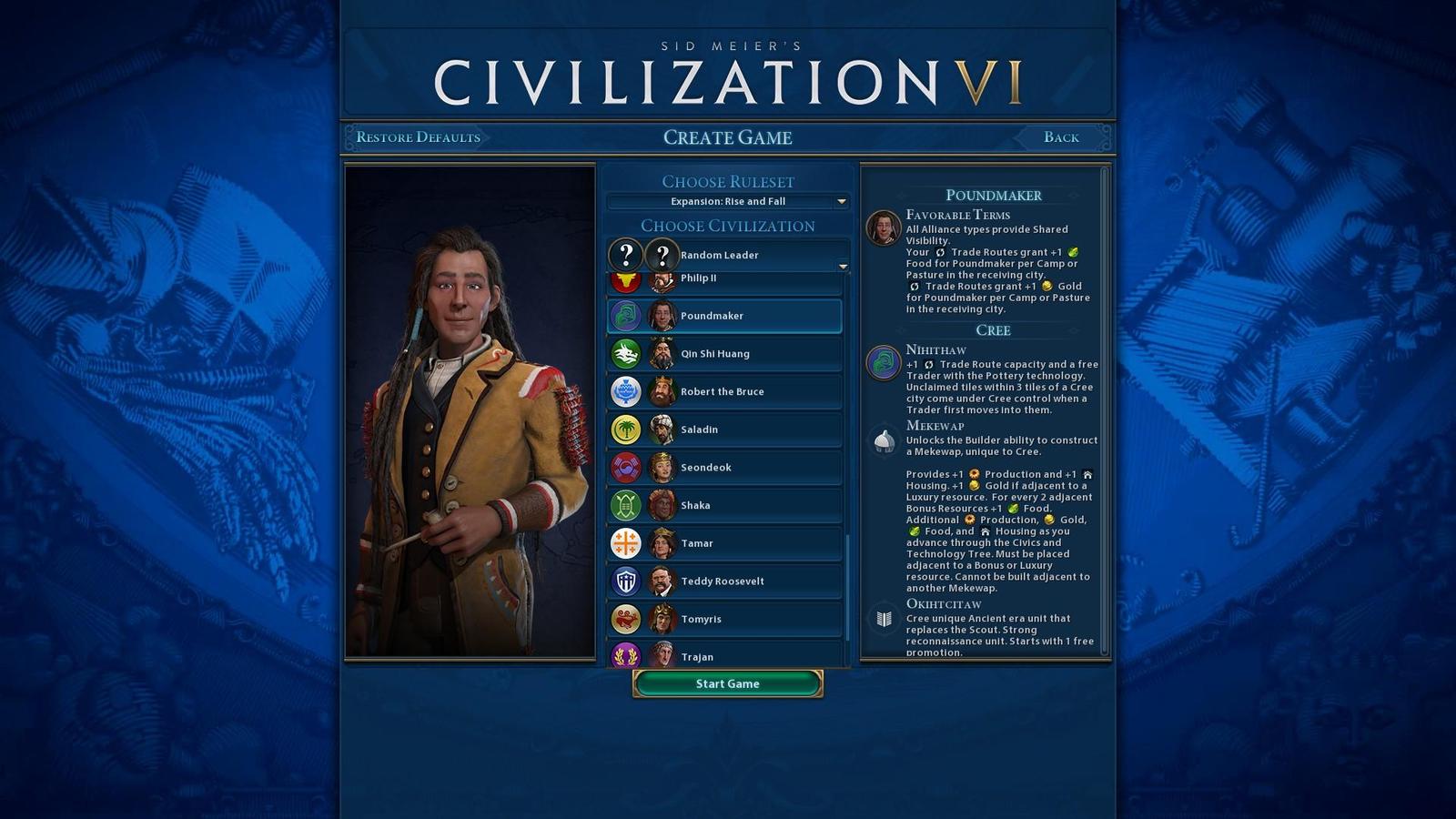The image size is (1456, 819).
Task: Select Shaka's Zulu civilization emblem
Action: [x=625, y=505]
